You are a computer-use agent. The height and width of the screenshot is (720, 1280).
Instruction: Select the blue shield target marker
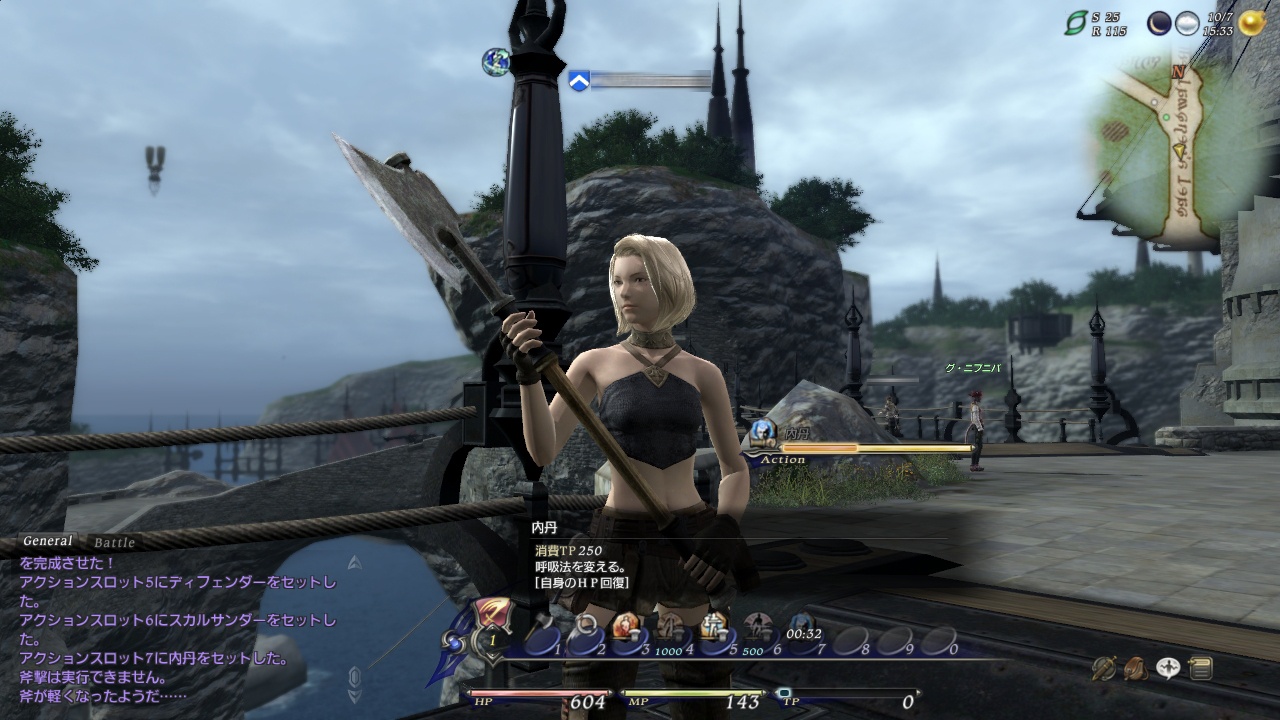[578, 81]
